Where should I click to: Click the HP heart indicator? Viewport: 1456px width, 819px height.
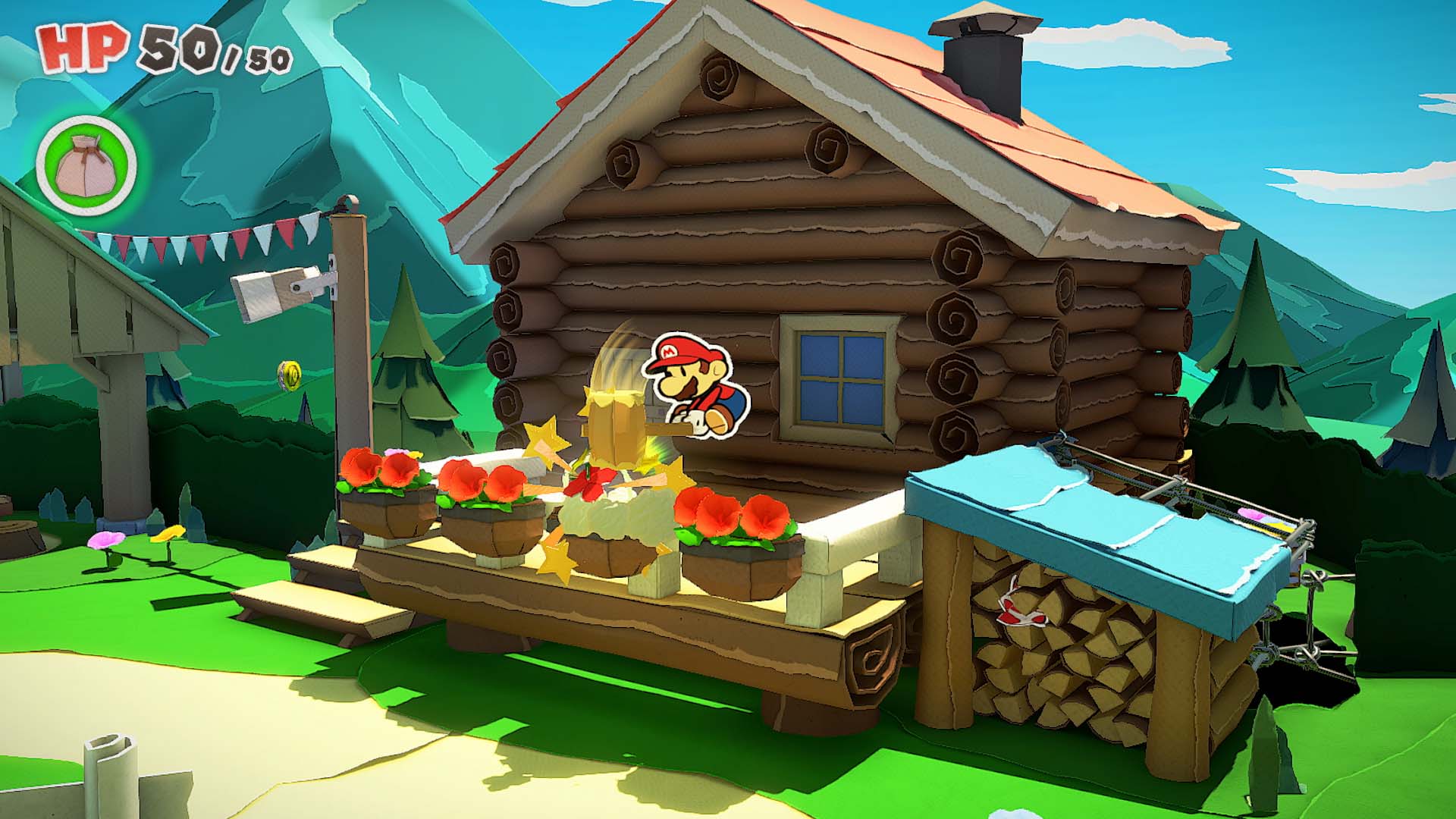click(80, 47)
